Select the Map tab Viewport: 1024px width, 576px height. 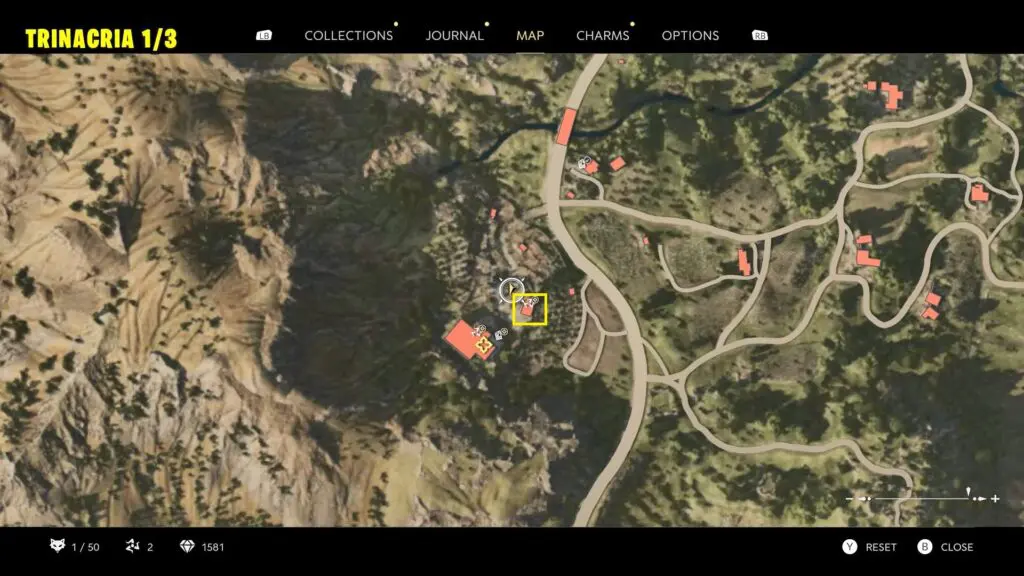click(530, 35)
